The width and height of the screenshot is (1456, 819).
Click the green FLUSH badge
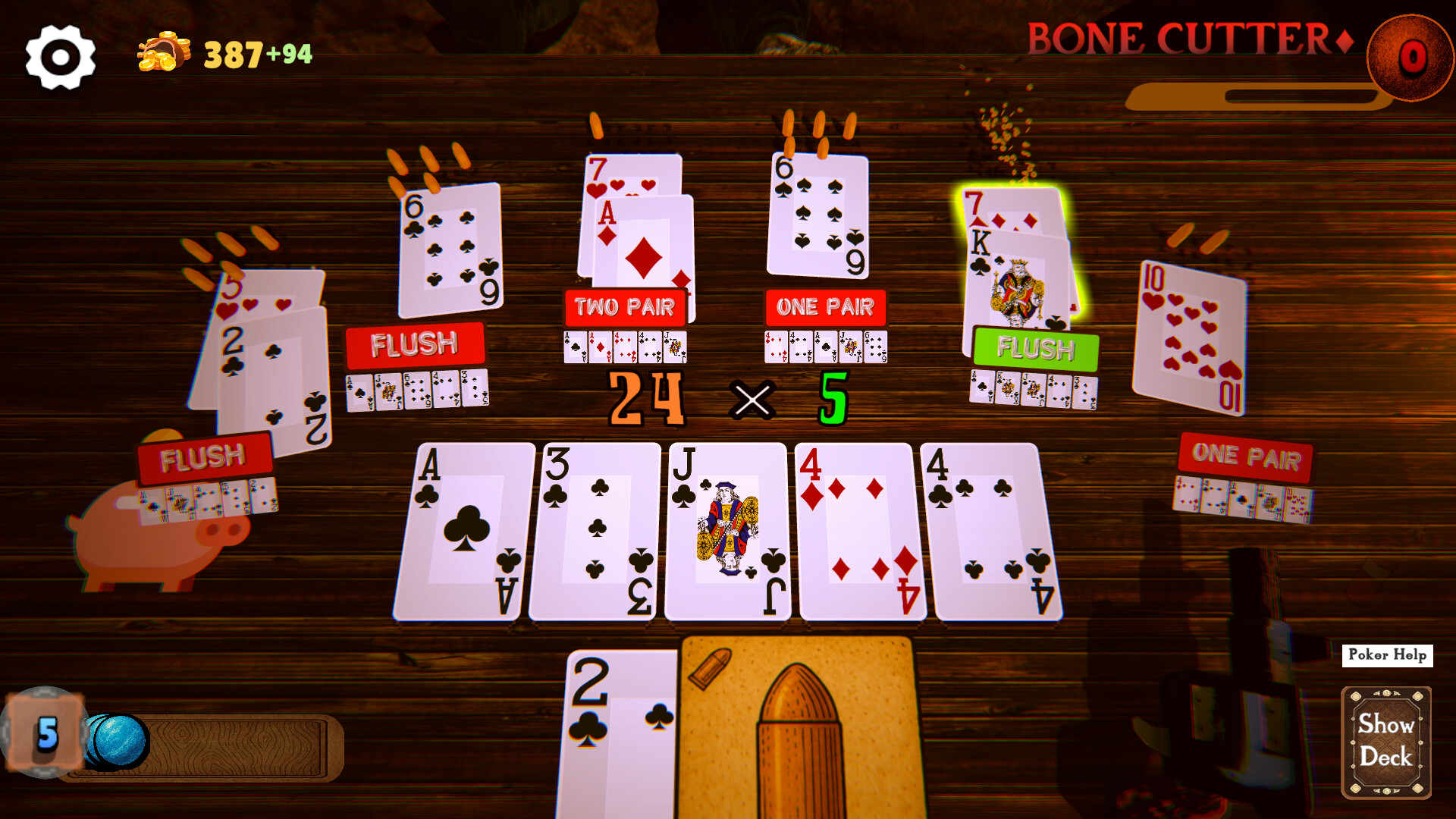[1035, 350]
